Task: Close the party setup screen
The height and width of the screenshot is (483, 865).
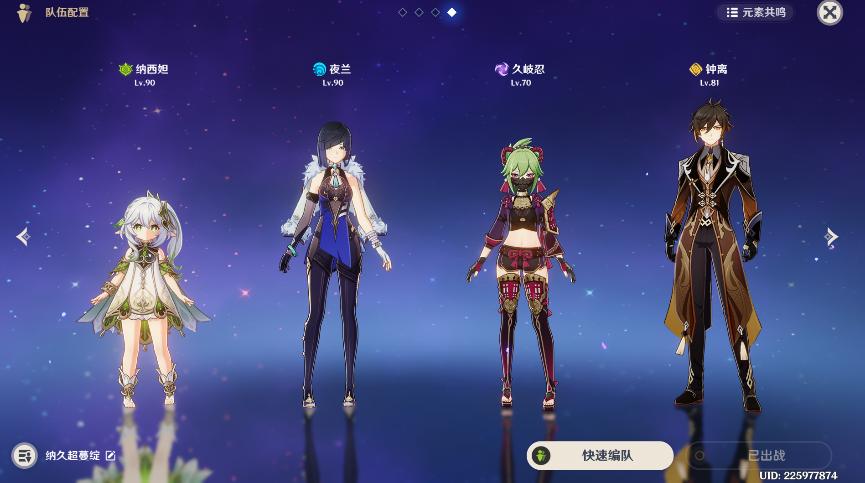Action: [829, 12]
